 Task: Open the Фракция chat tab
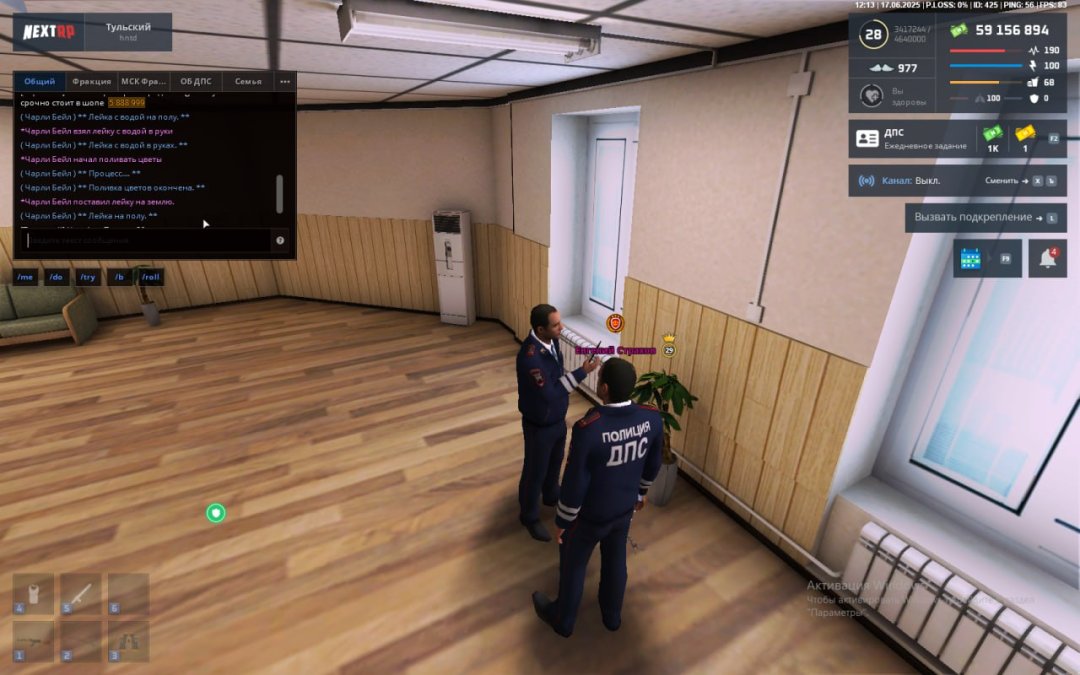click(x=92, y=81)
